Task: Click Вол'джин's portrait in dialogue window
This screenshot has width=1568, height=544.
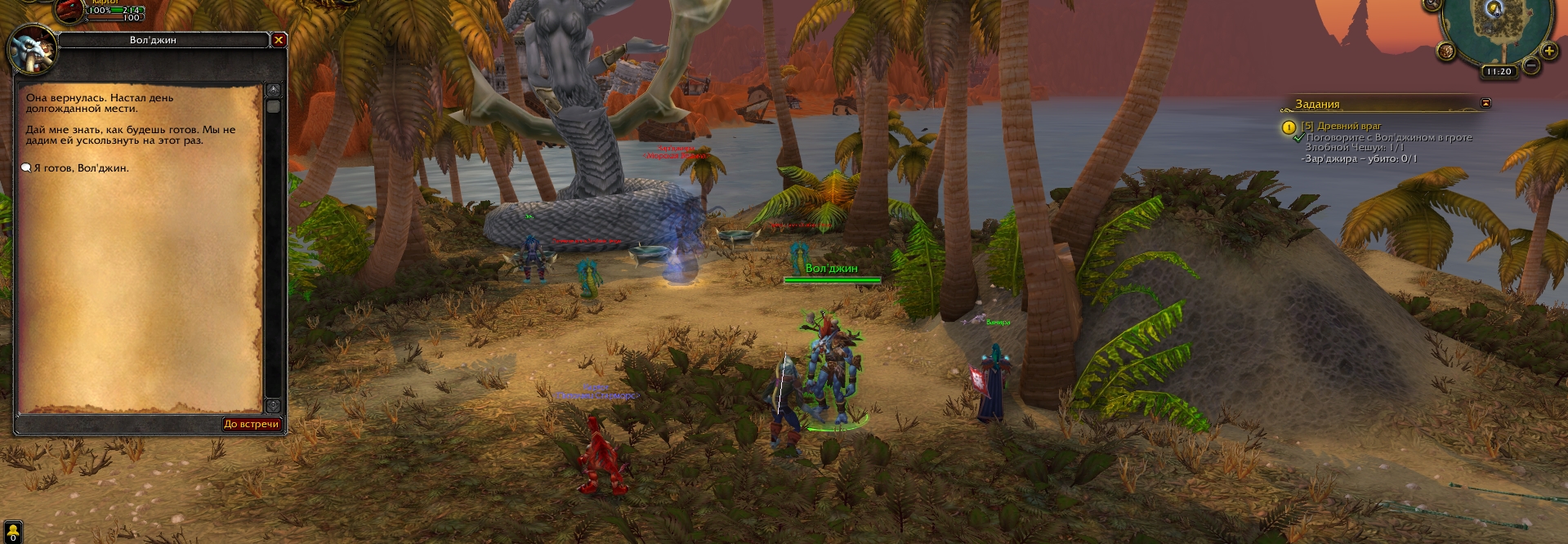Action: [x=31, y=51]
